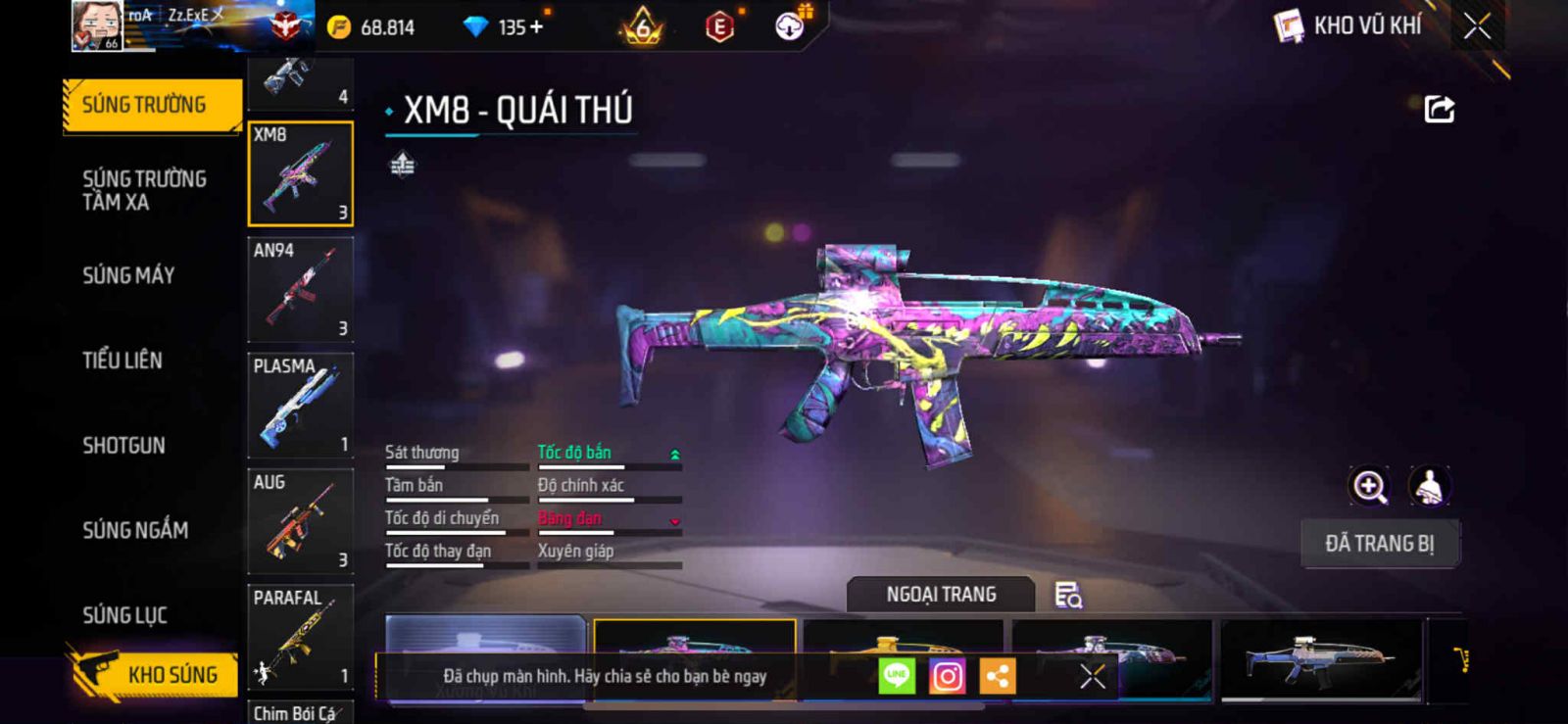Image resolution: width=1568 pixels, height=724 pixels.
Task: Switch to Súng Trường Tầm Xa category
Action: pos(145,190)
